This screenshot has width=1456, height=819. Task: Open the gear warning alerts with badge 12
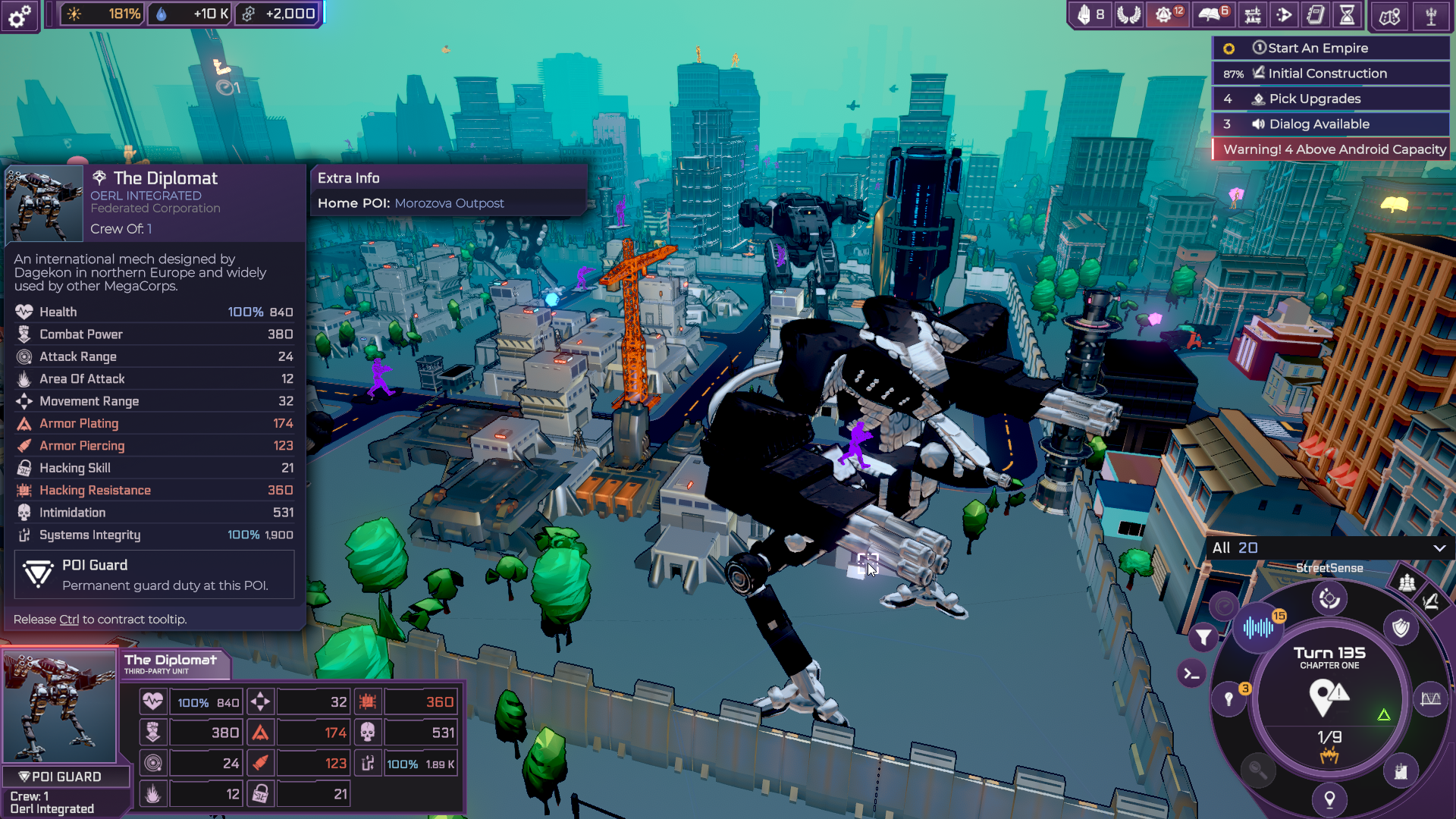coord(1166,14)
